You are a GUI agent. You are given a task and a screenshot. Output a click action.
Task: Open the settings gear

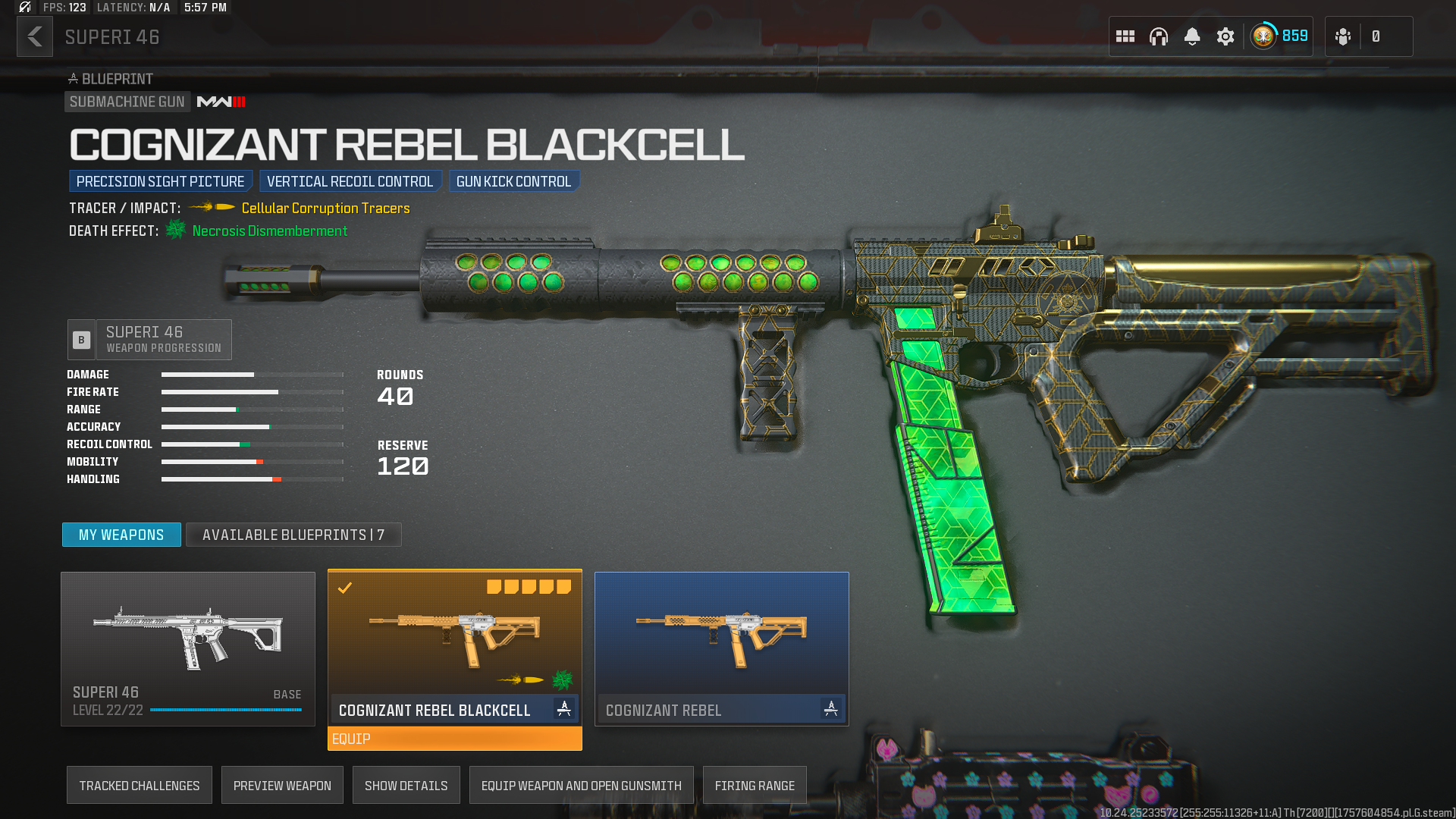tap(1225, 36)
